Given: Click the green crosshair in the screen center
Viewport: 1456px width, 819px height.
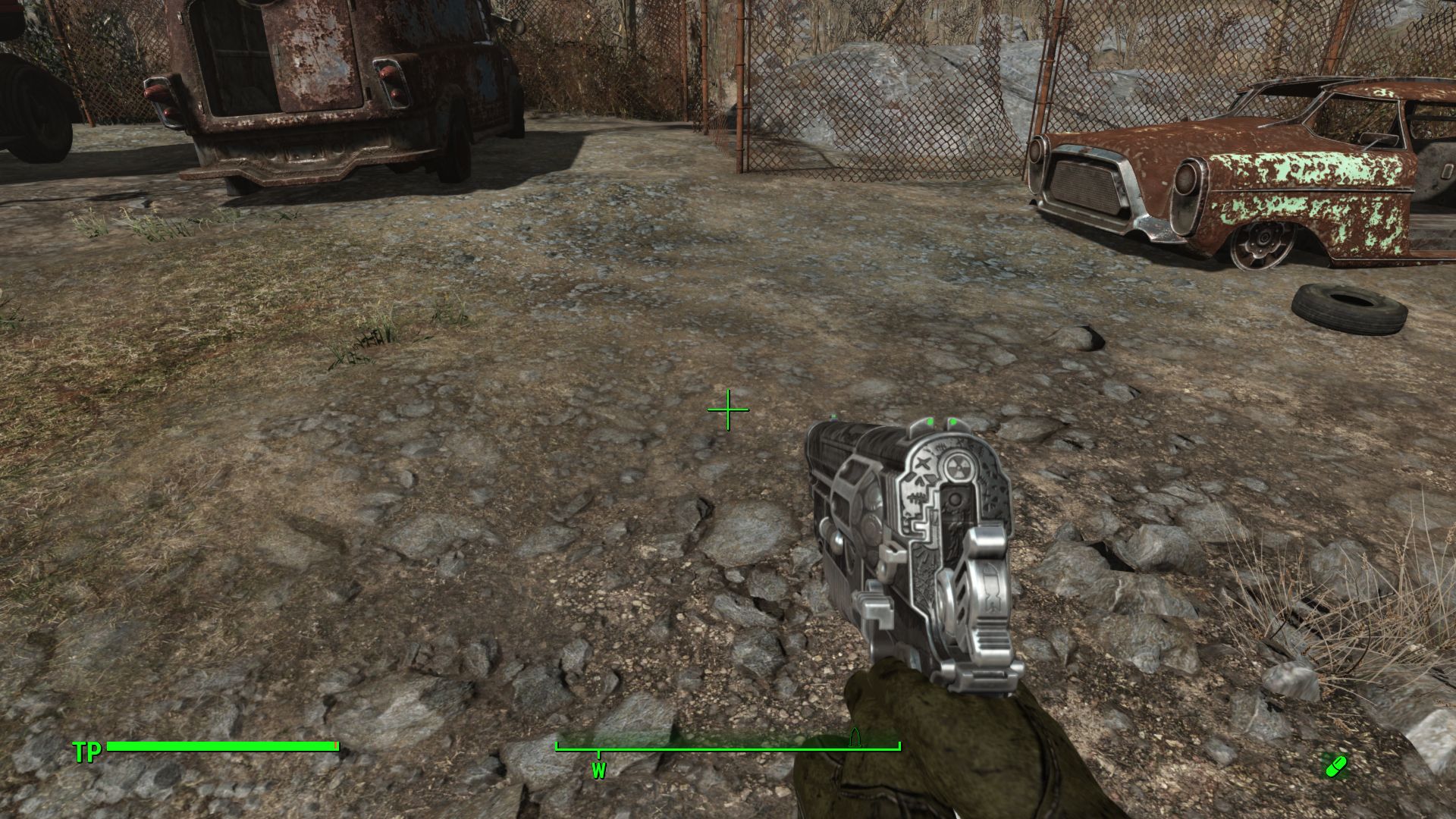Looking at the screenshot, I should (730, 408).
